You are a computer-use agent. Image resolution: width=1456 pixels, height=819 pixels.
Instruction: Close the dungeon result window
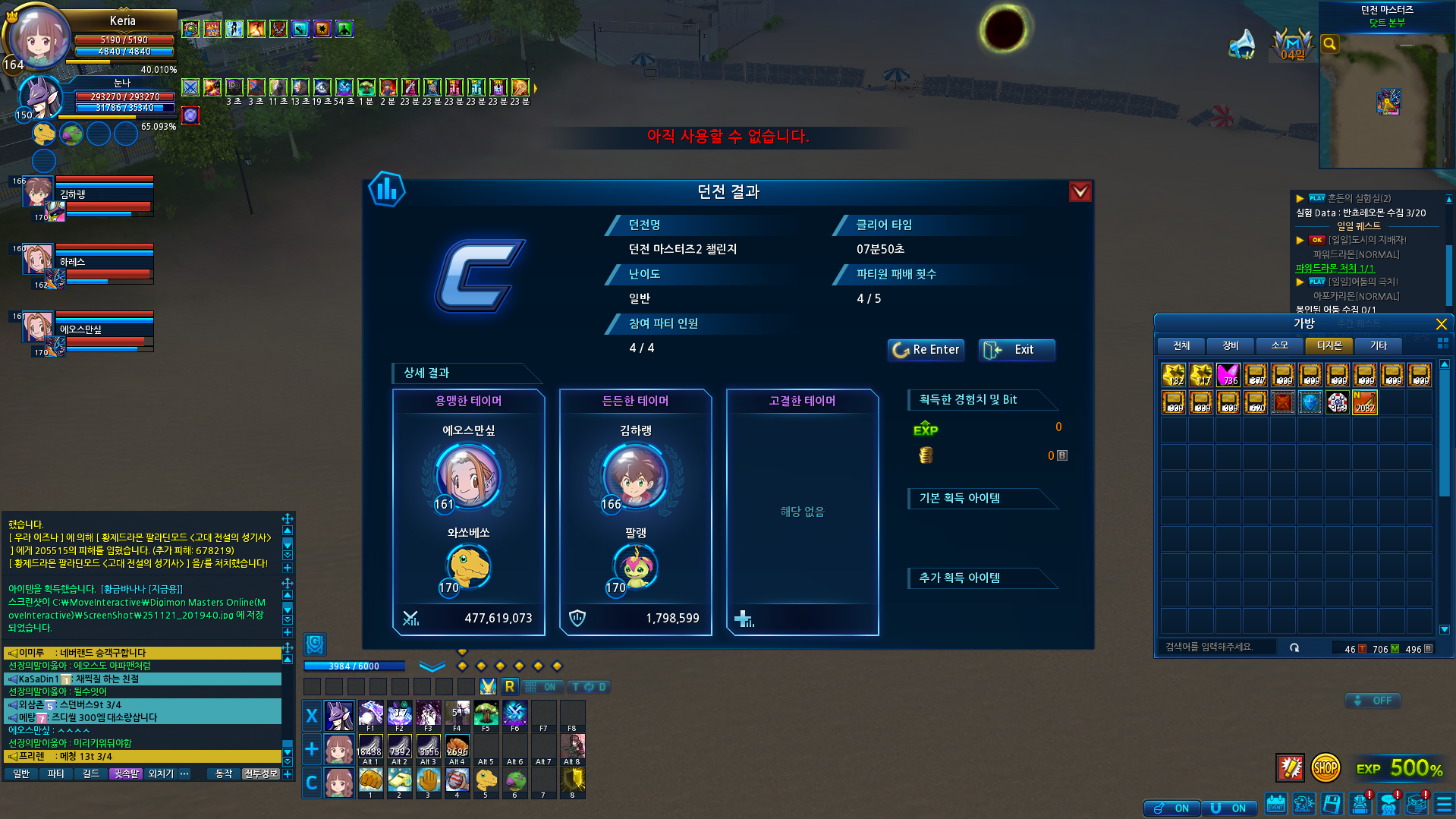(1080, 192)
